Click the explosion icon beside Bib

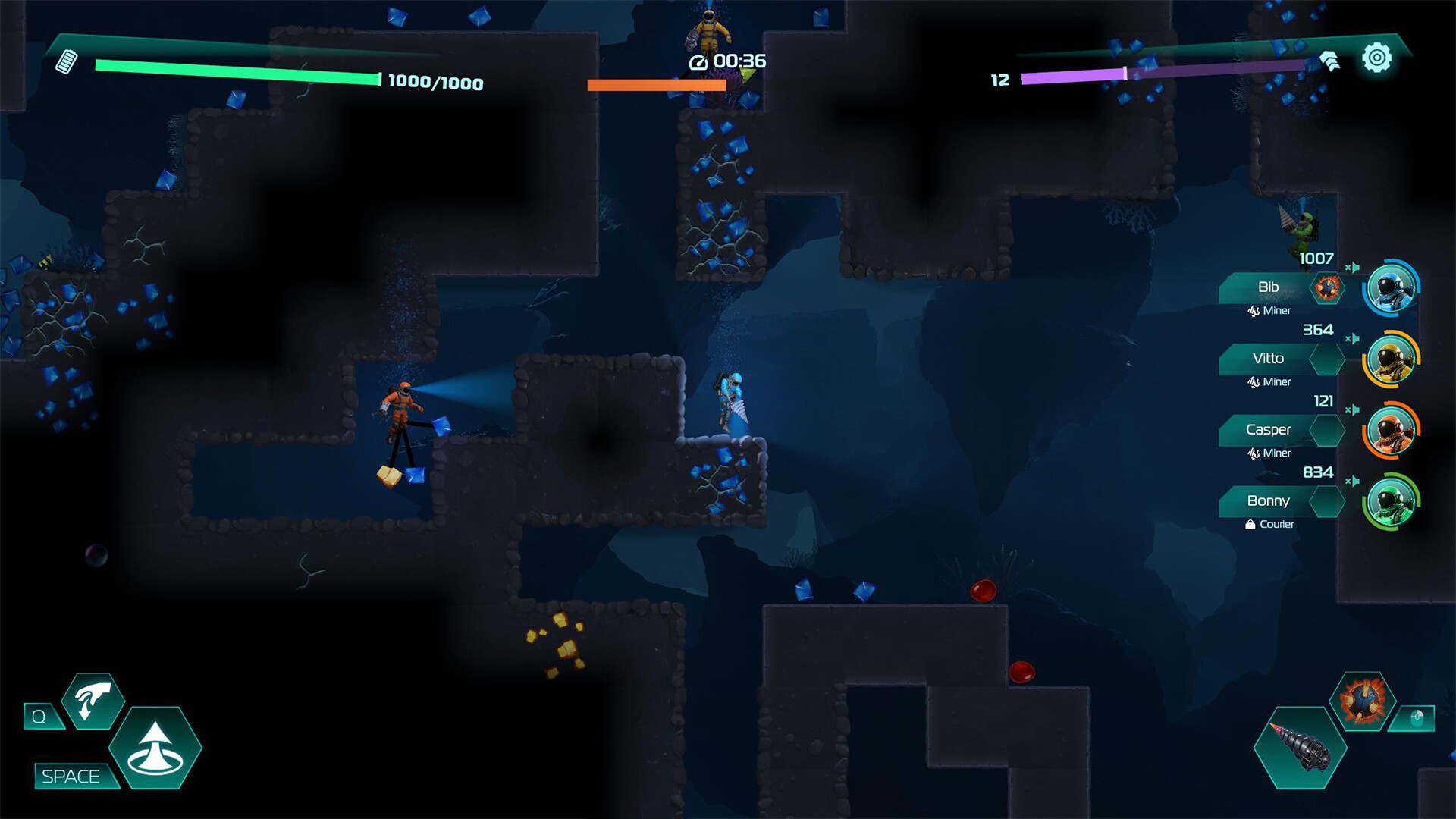(x=1327, y=288)
